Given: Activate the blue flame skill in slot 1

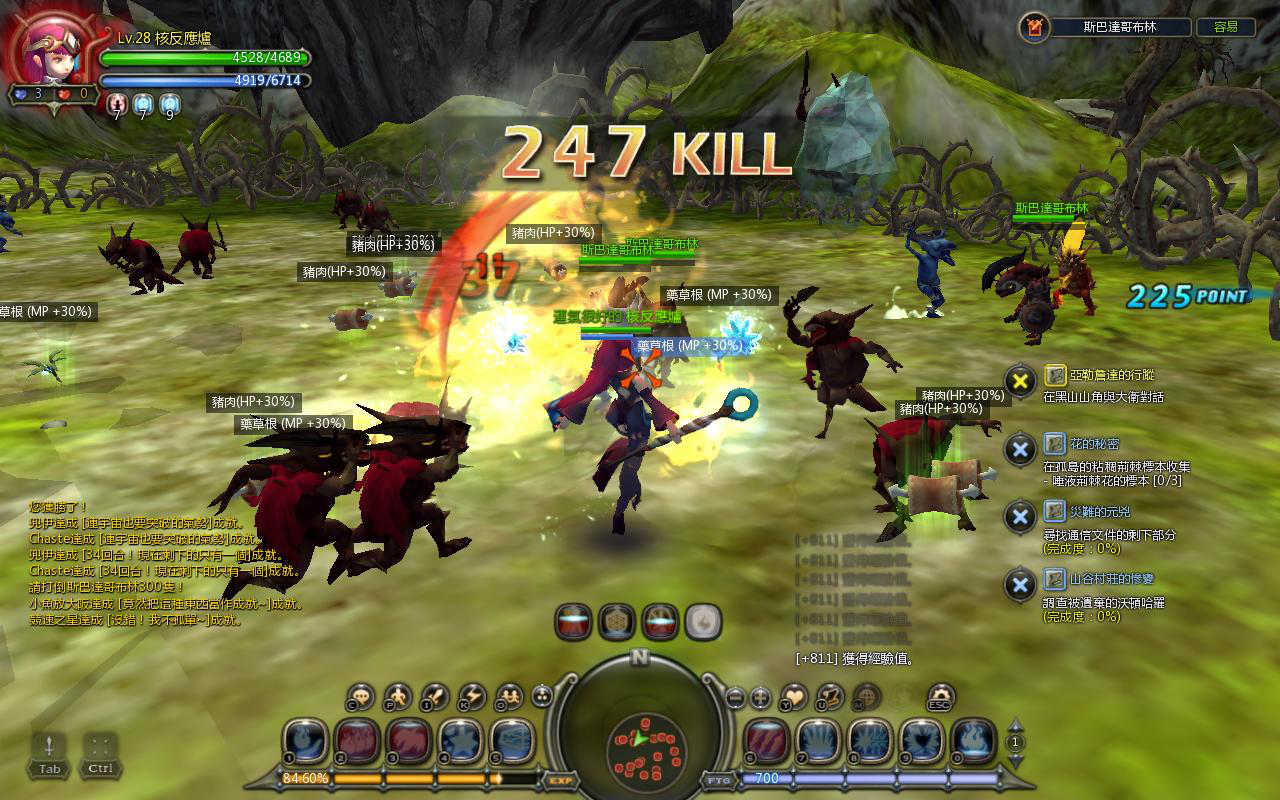Looking at the screenshot, I should point(305,741).
